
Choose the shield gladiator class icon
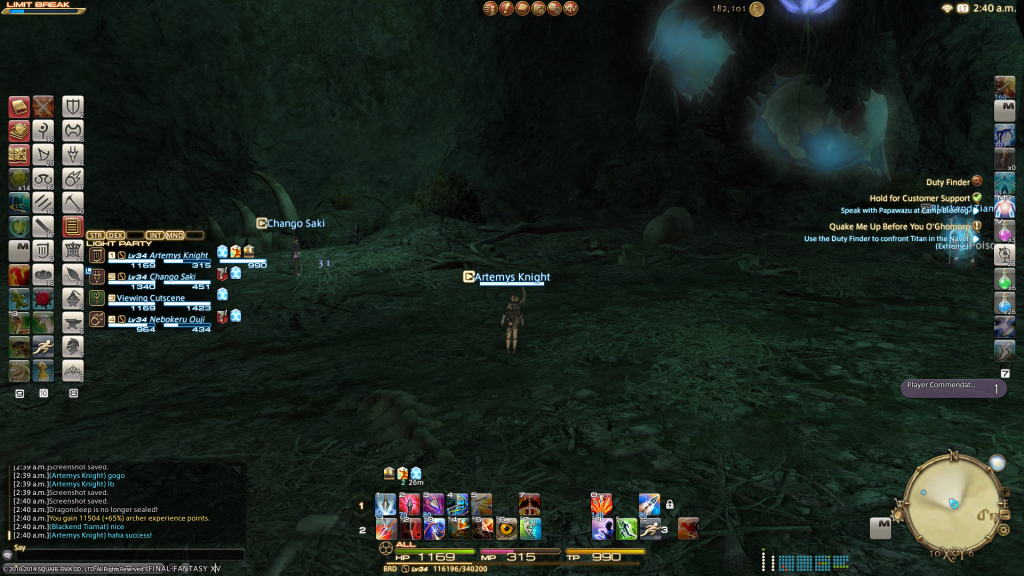pos(73,106)
